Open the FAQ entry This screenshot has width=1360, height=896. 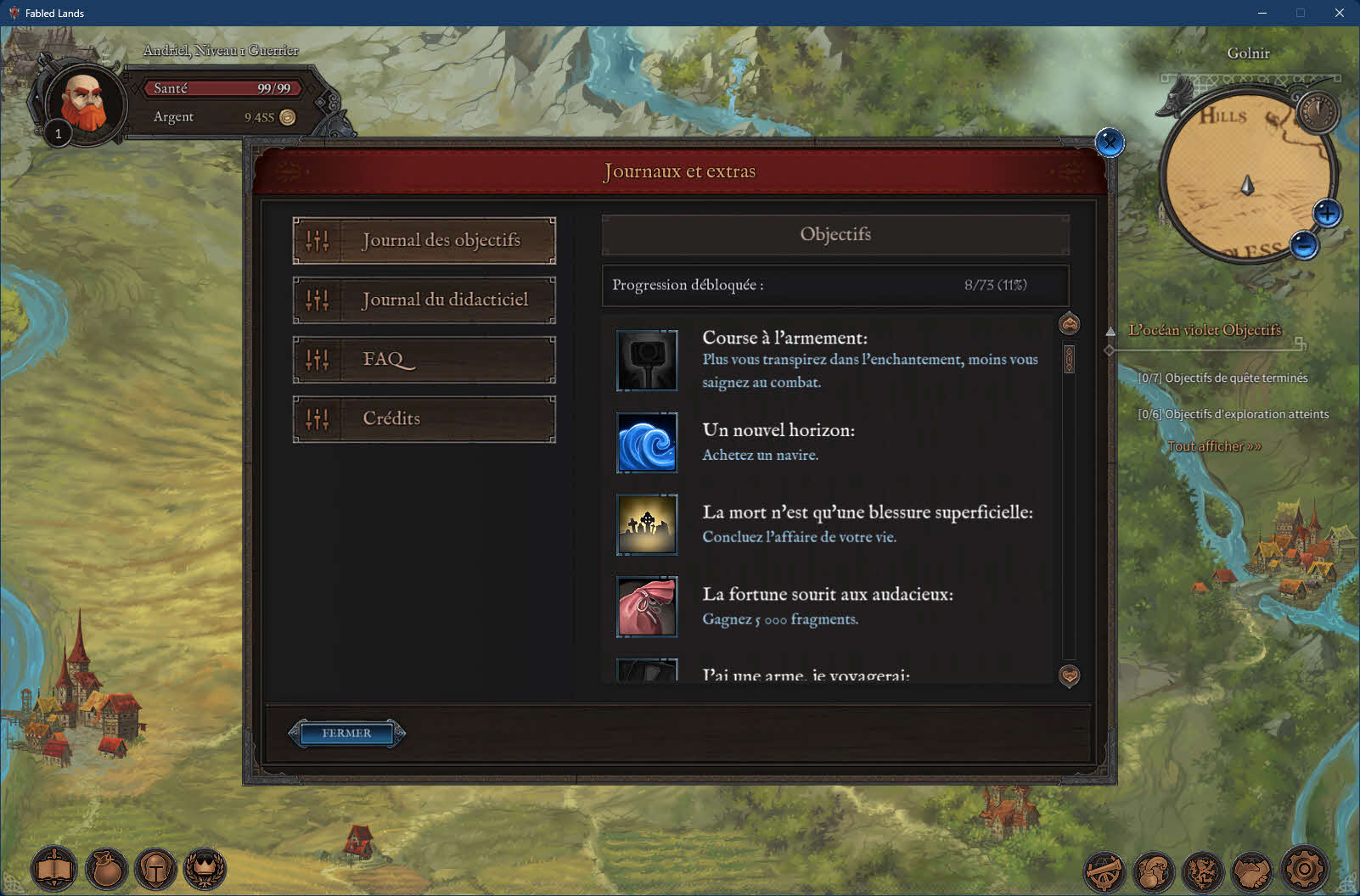424,359
